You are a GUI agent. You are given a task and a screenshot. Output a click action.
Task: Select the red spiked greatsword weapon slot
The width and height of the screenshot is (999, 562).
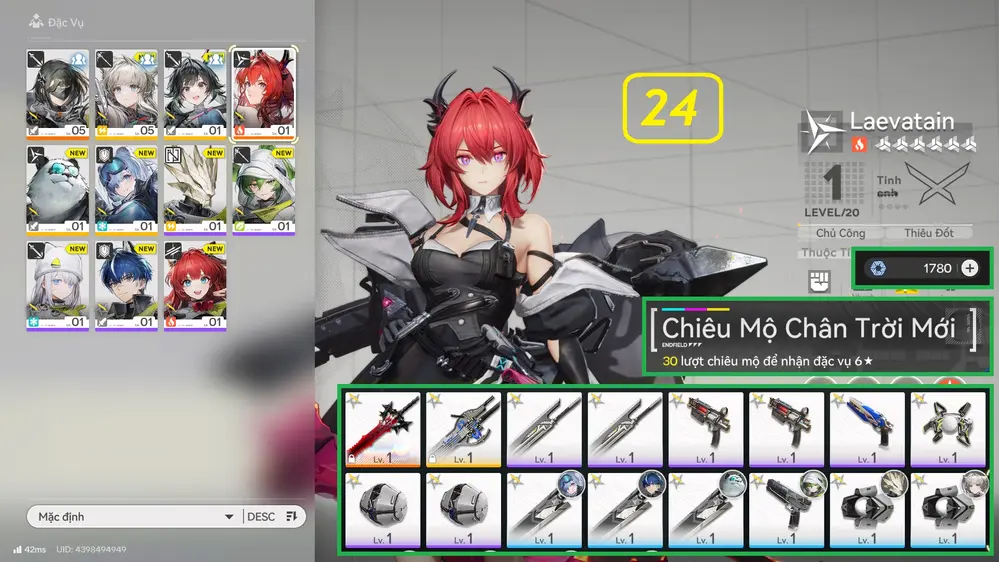[380, 430]
